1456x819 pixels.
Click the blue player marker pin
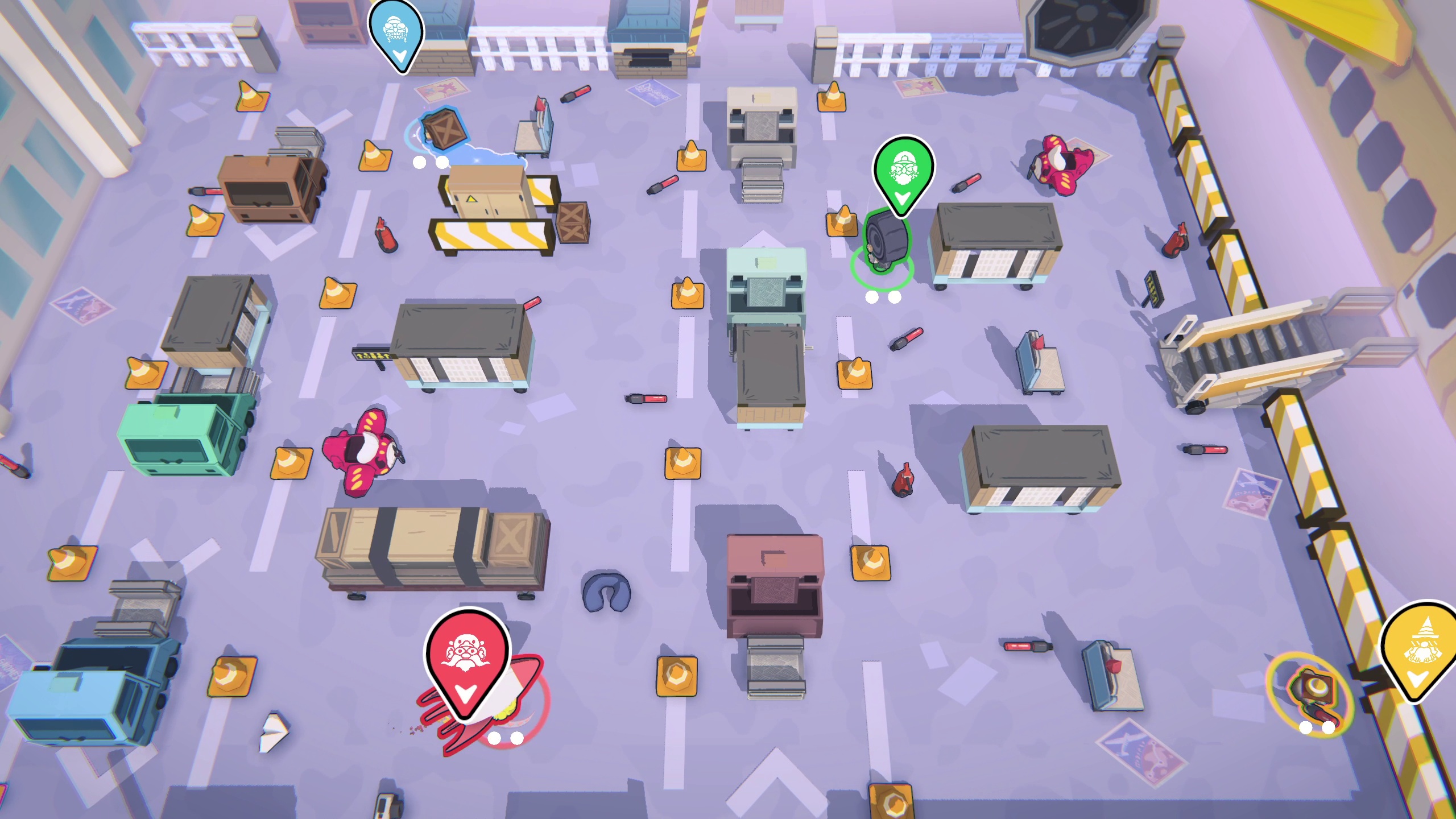[396, 33]
